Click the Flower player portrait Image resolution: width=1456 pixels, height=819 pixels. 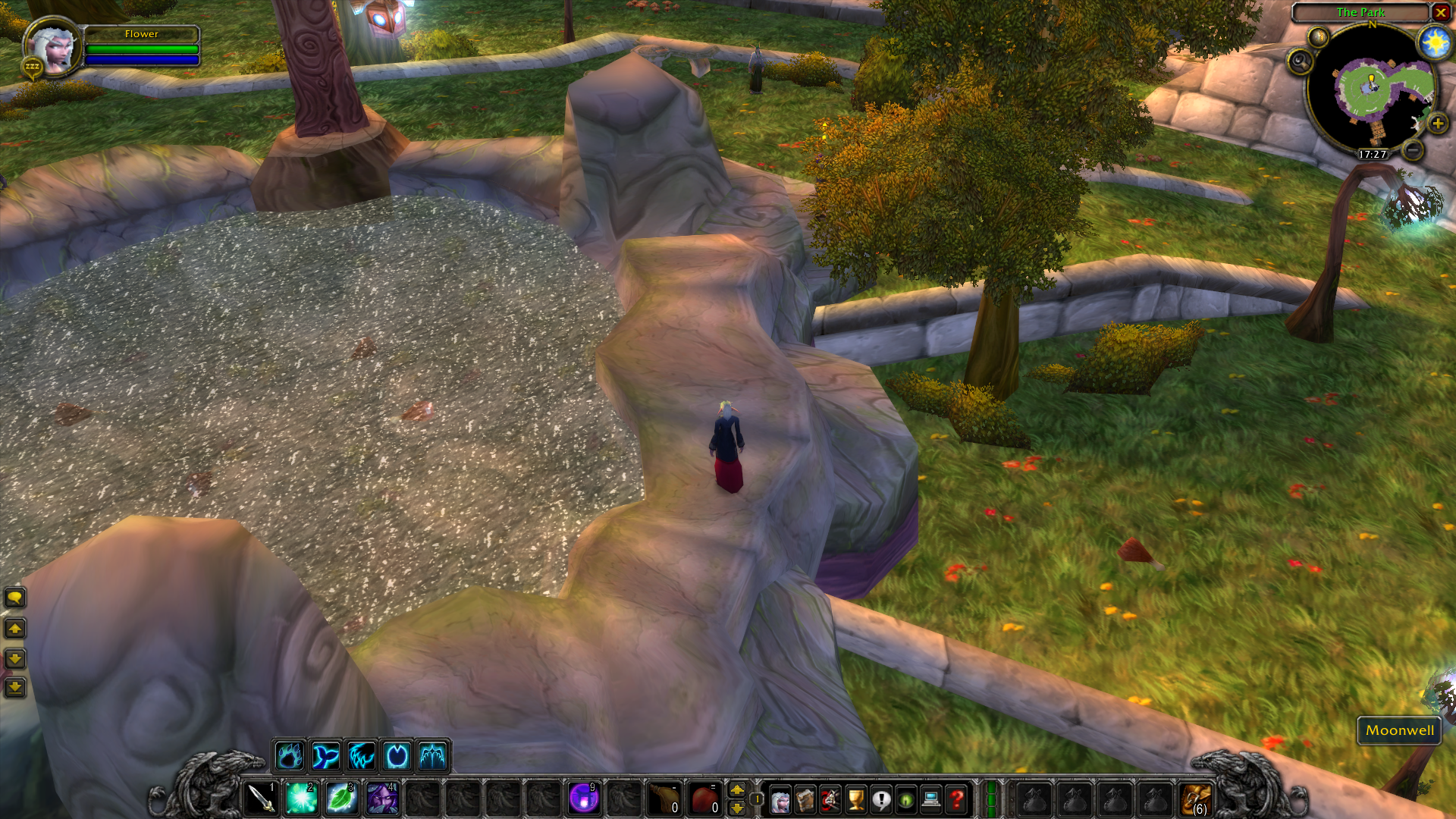click(53, 48)
